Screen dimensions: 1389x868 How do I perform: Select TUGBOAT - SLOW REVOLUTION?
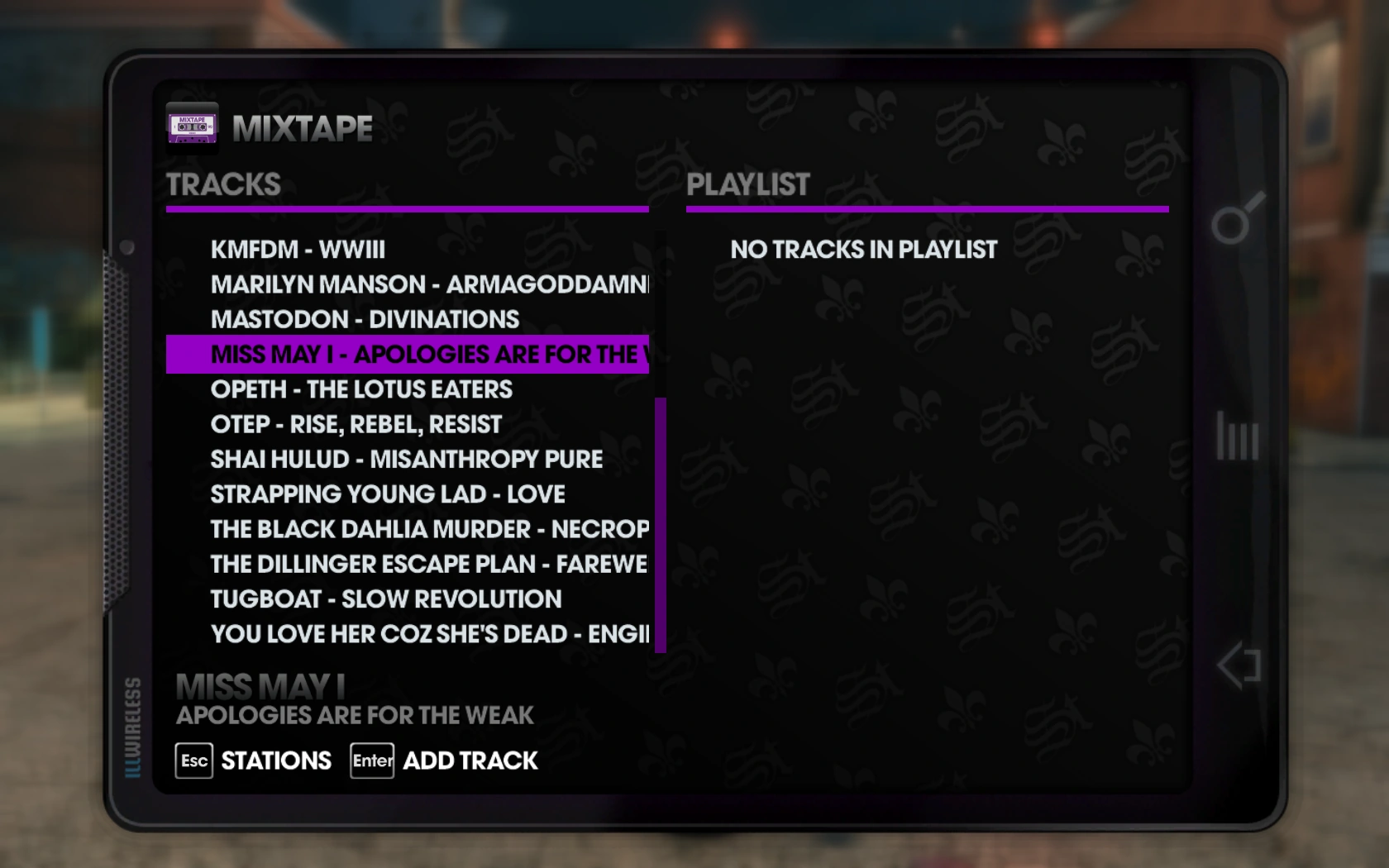tap(386, 599)
